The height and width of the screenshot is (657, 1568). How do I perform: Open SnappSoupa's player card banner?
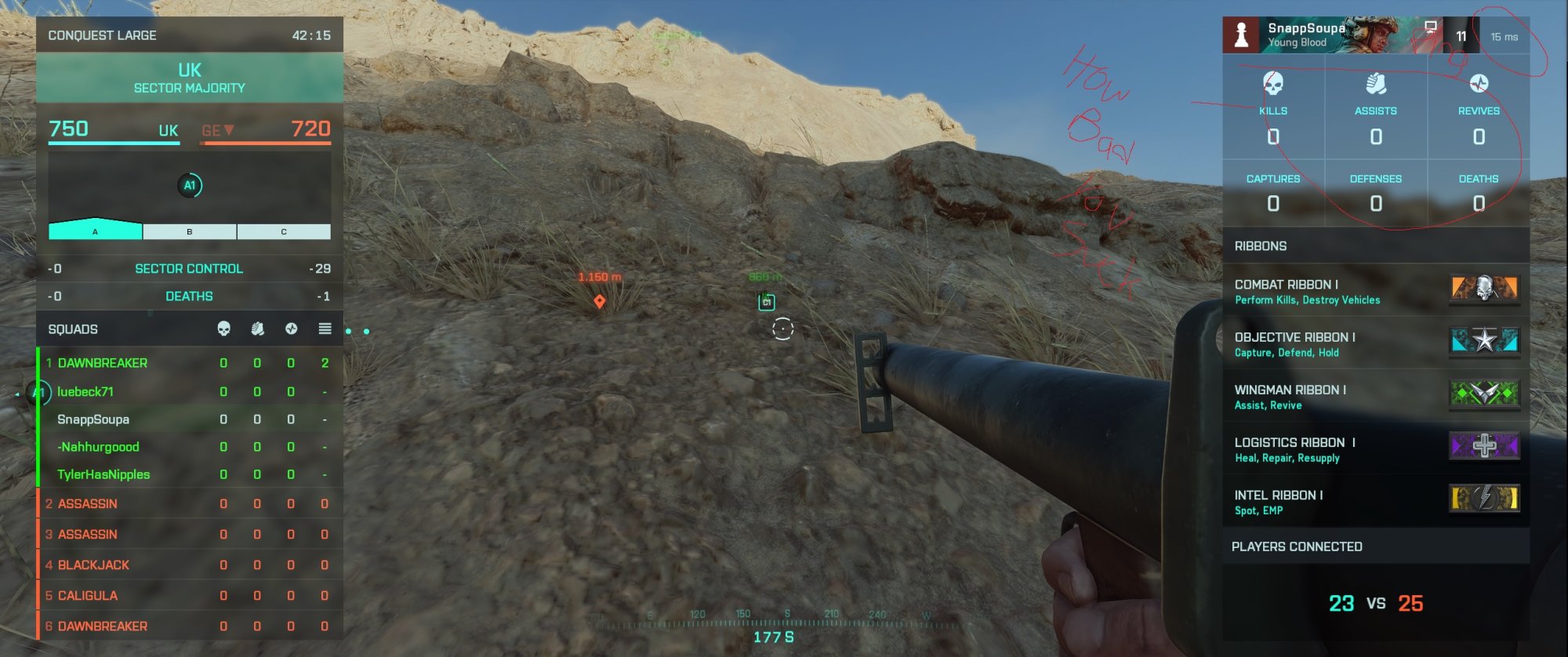coord(1333,35)
